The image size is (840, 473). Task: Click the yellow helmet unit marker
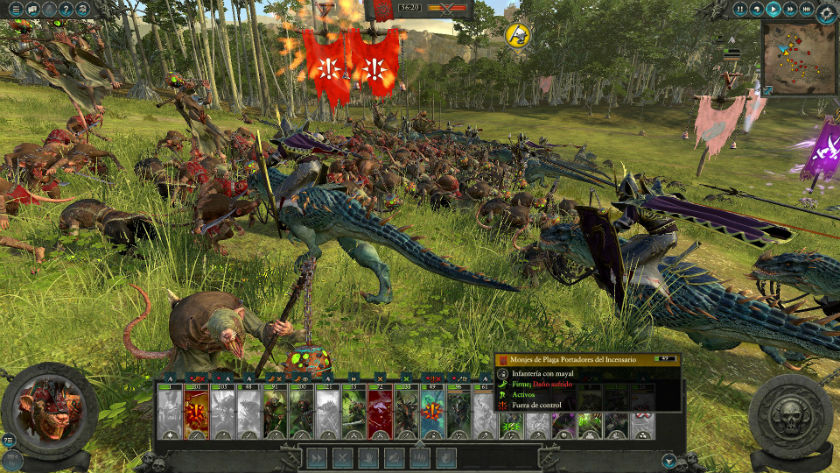518,35
